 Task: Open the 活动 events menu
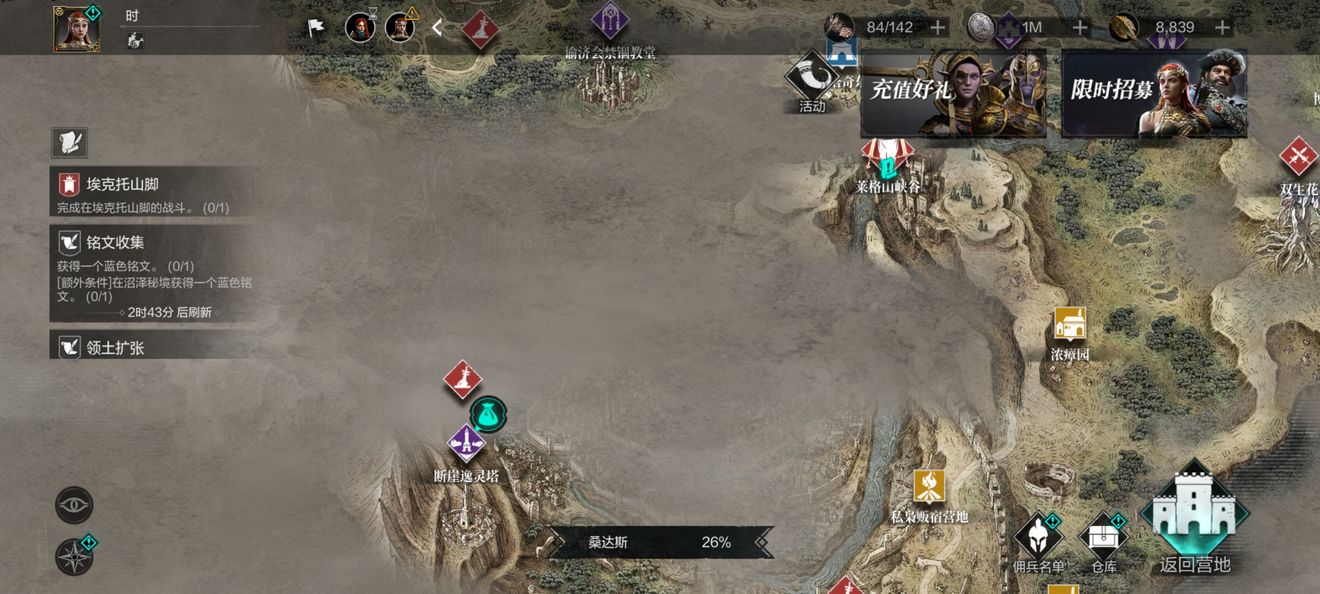click(812, 80)
